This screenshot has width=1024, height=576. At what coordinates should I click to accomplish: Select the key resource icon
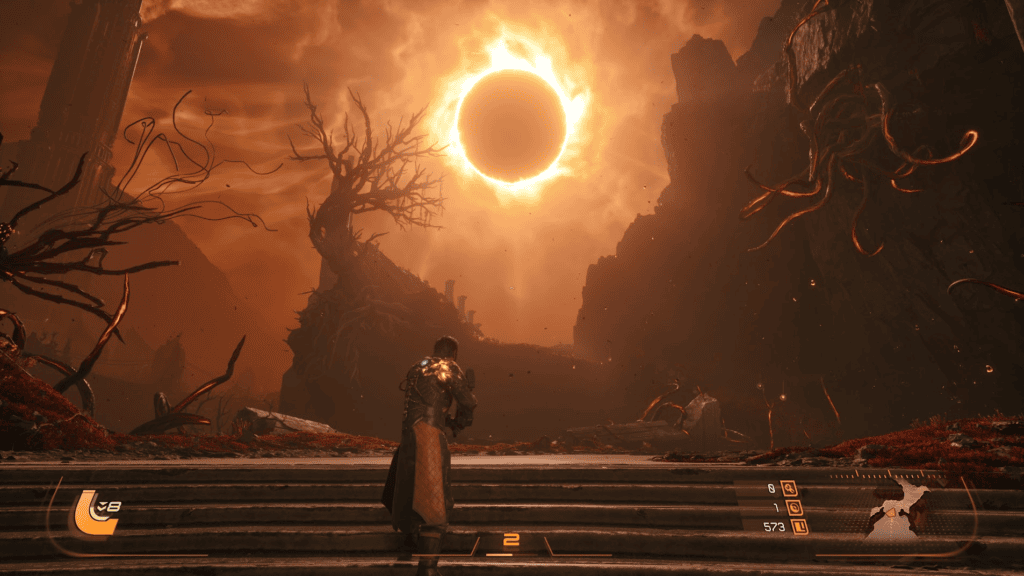pyautogui.click(x=790, y=489)
